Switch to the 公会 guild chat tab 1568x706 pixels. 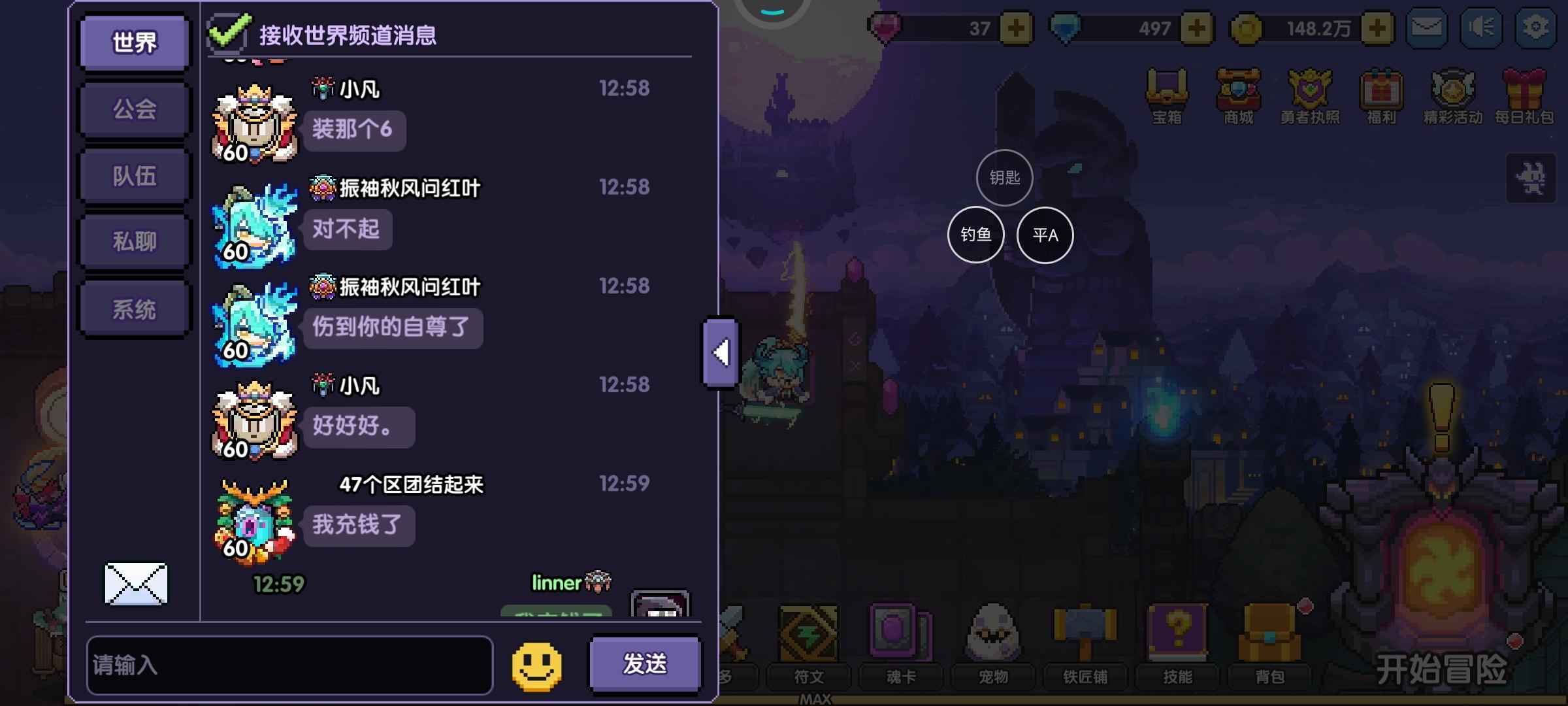[x=133, y=109]
